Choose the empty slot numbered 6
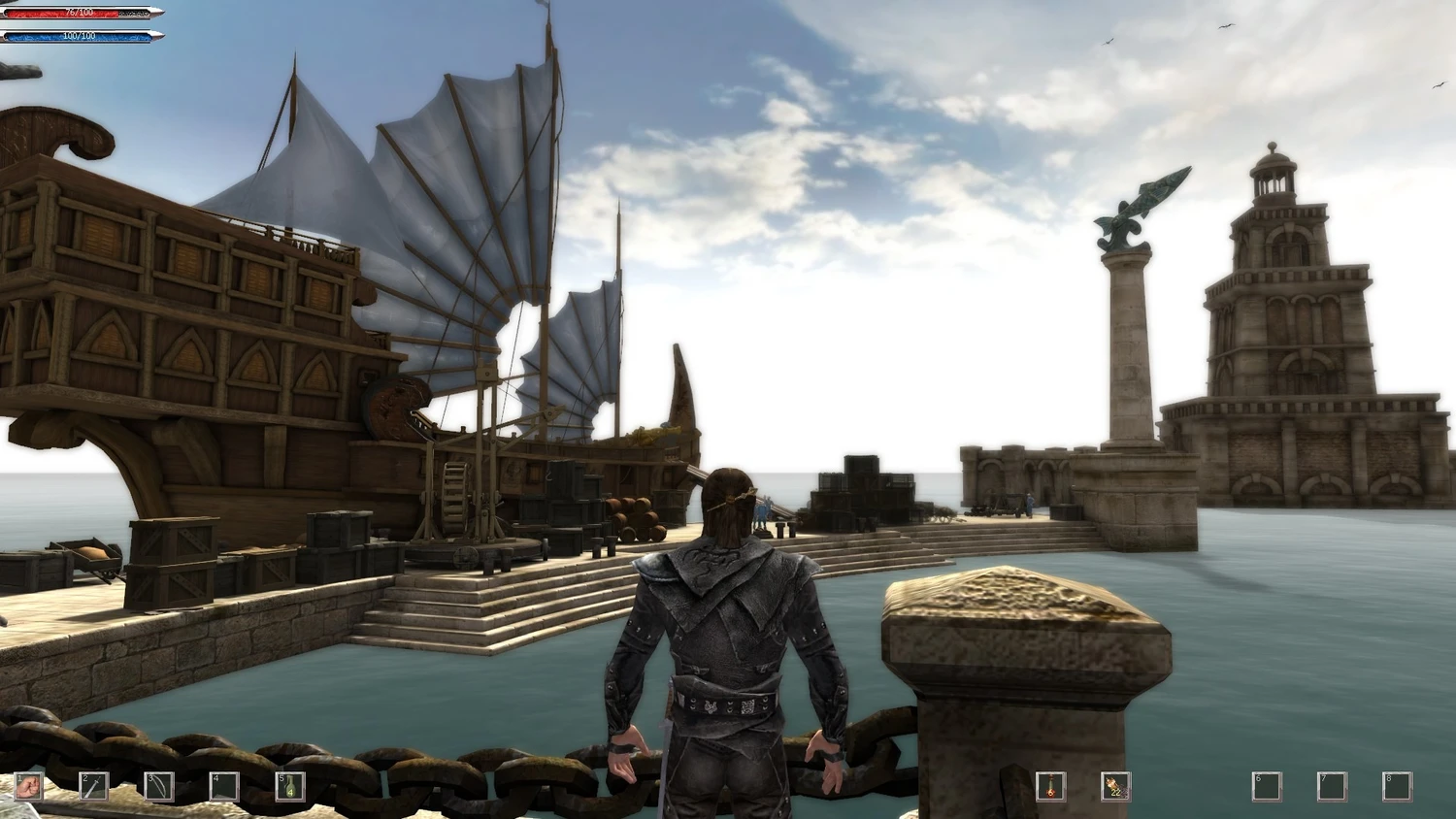 pyautogui.click(x=1266, y=785)
